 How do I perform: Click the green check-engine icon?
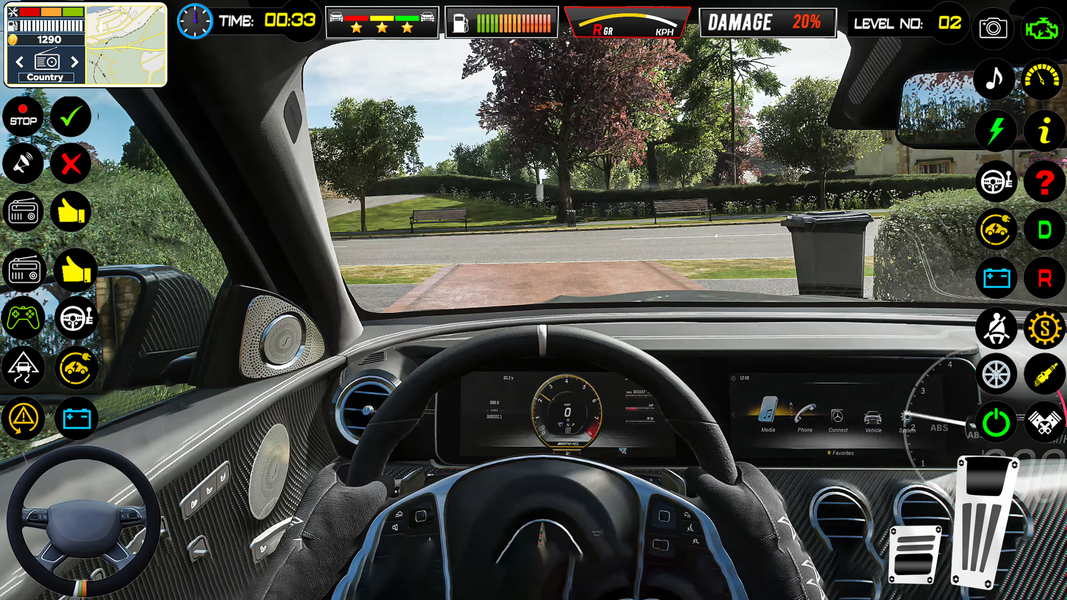1043,28
